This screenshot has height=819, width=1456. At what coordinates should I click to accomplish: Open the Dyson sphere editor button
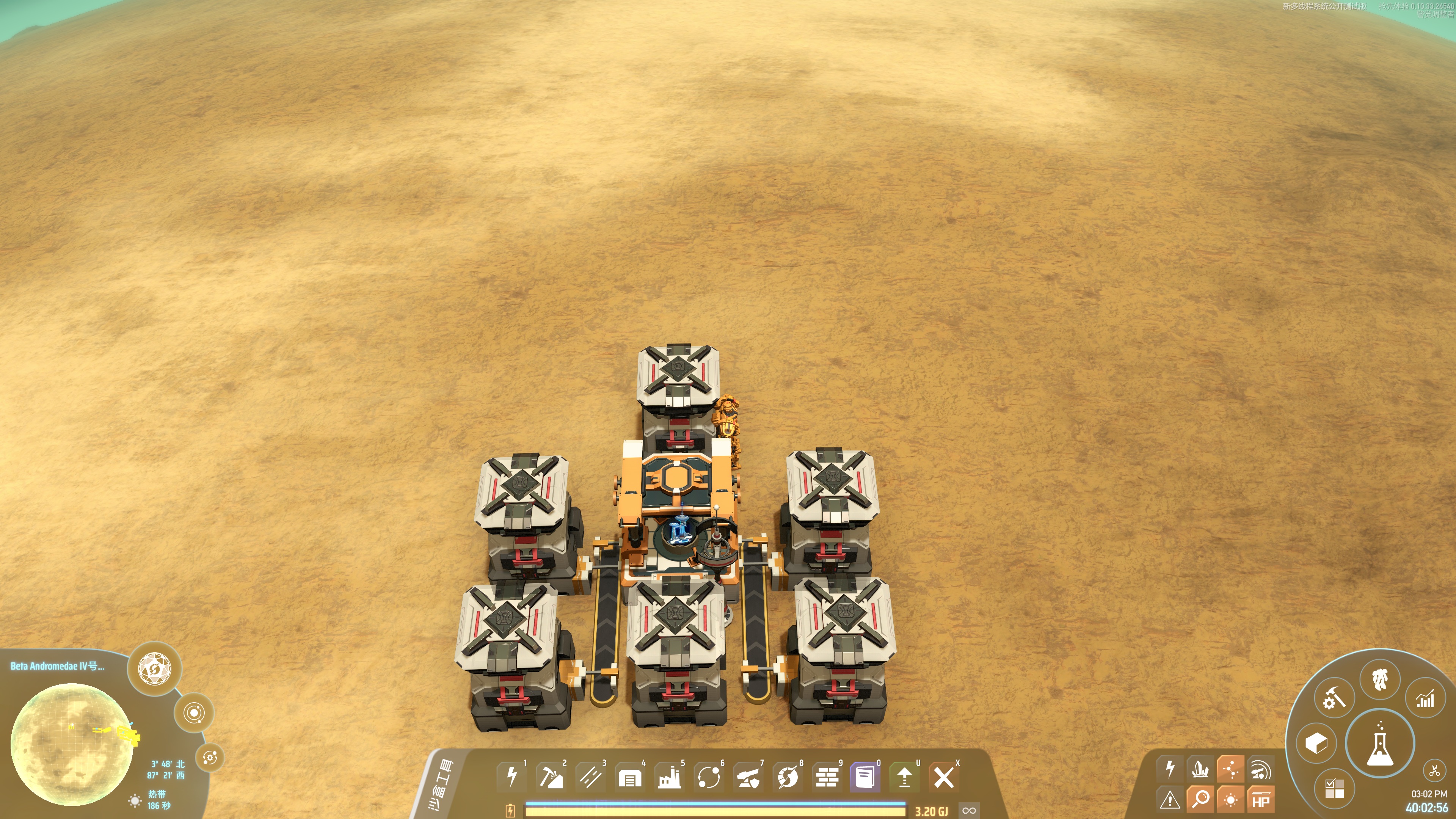[154, 668]
